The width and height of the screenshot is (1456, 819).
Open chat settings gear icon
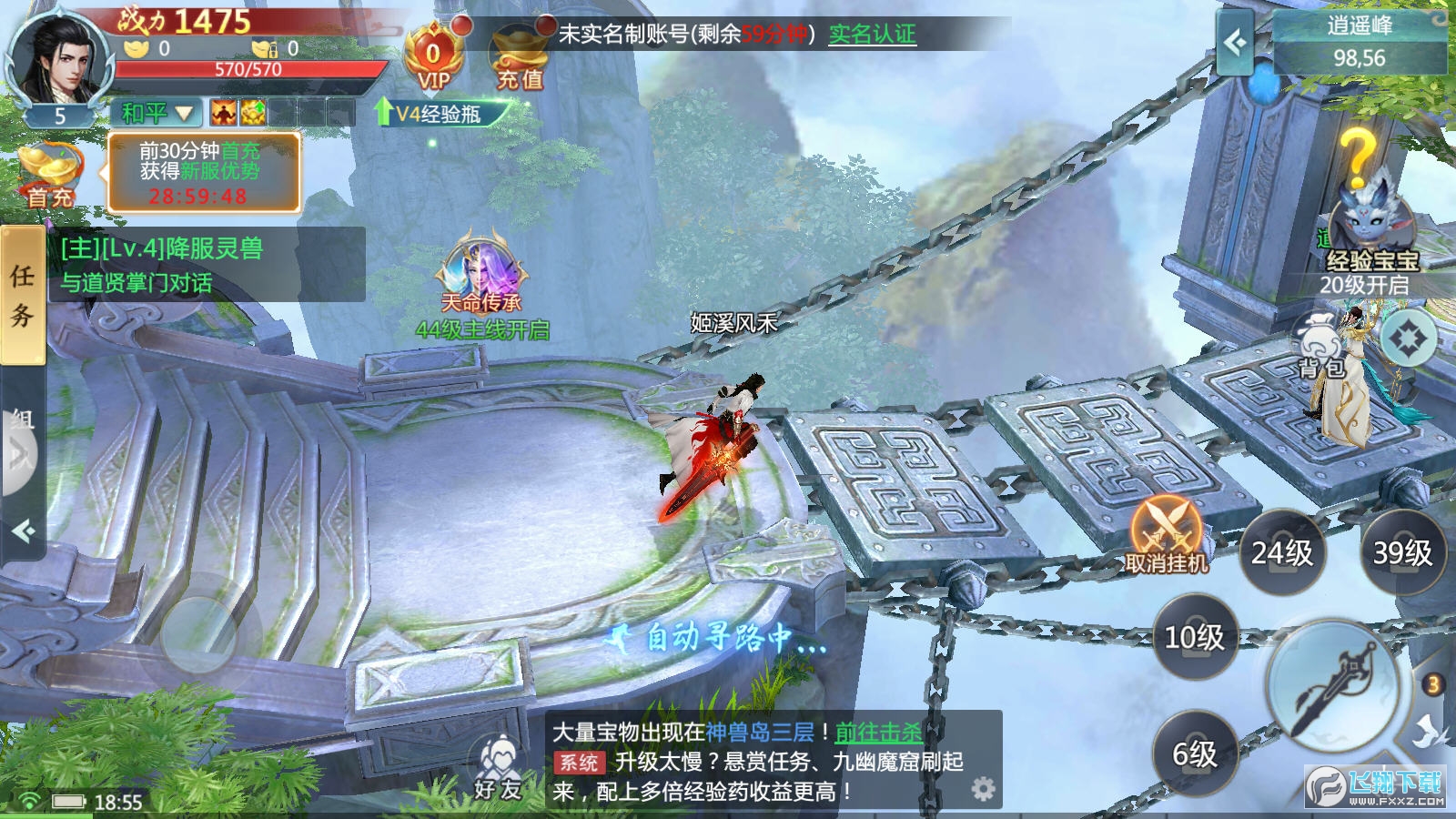983,789
